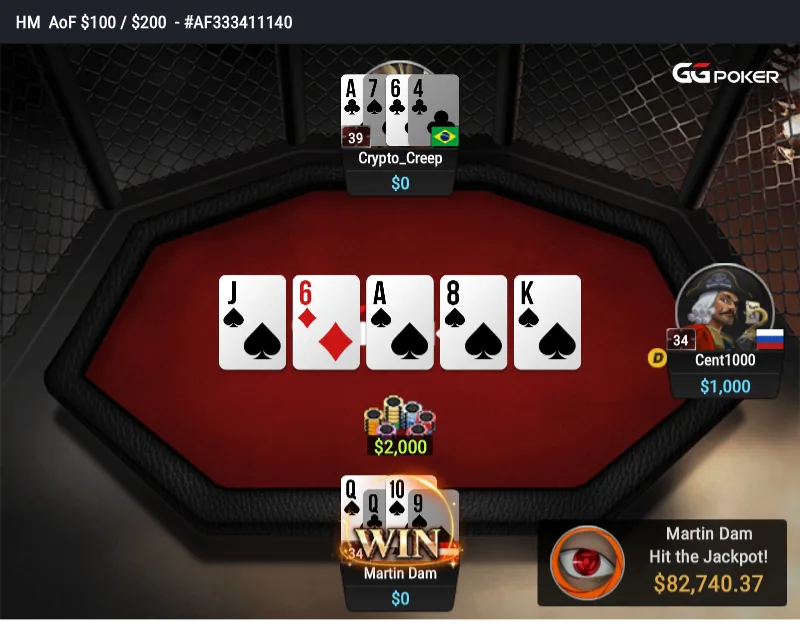Click the GGPoker logo
The image size is (800, 643).
click(725, 75)
